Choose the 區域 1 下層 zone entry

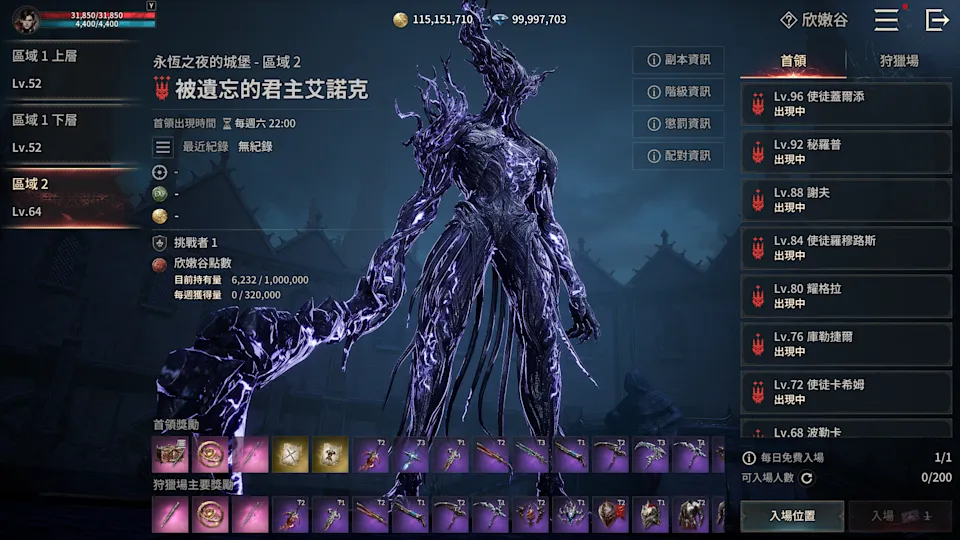point(70,133)
